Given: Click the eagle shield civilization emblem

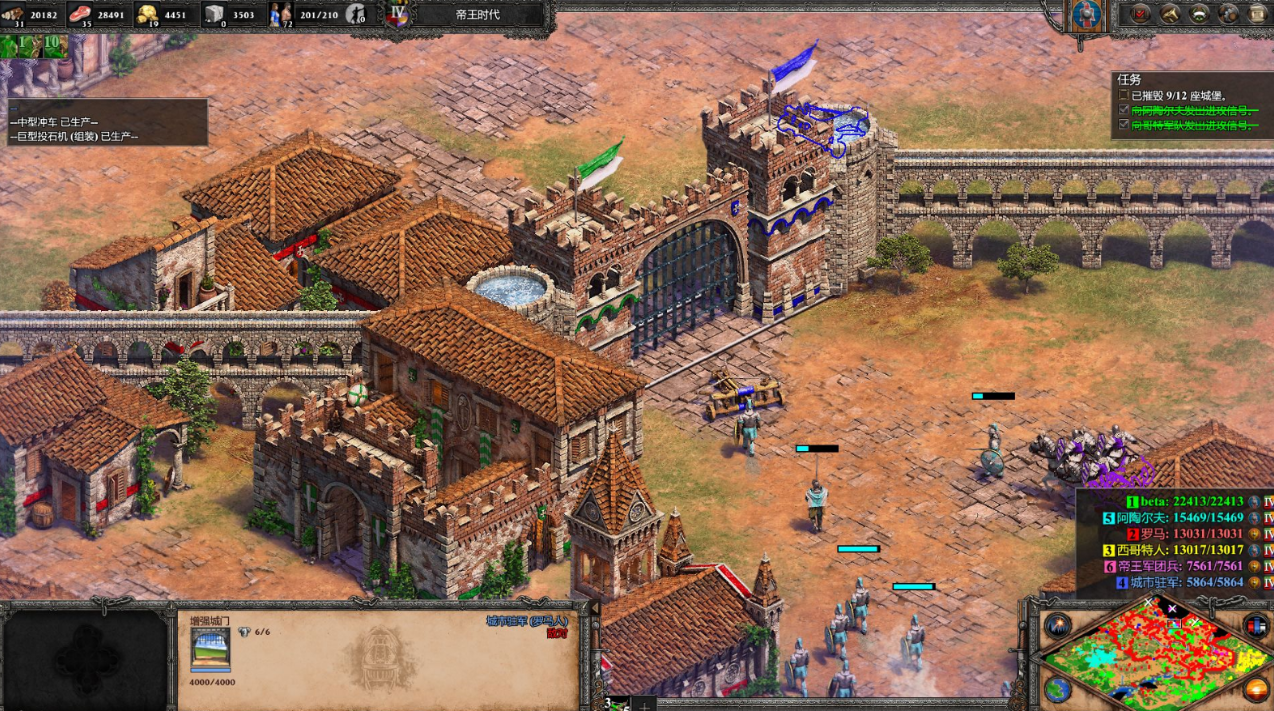Looking at the screenshot, I should 1087,14.
